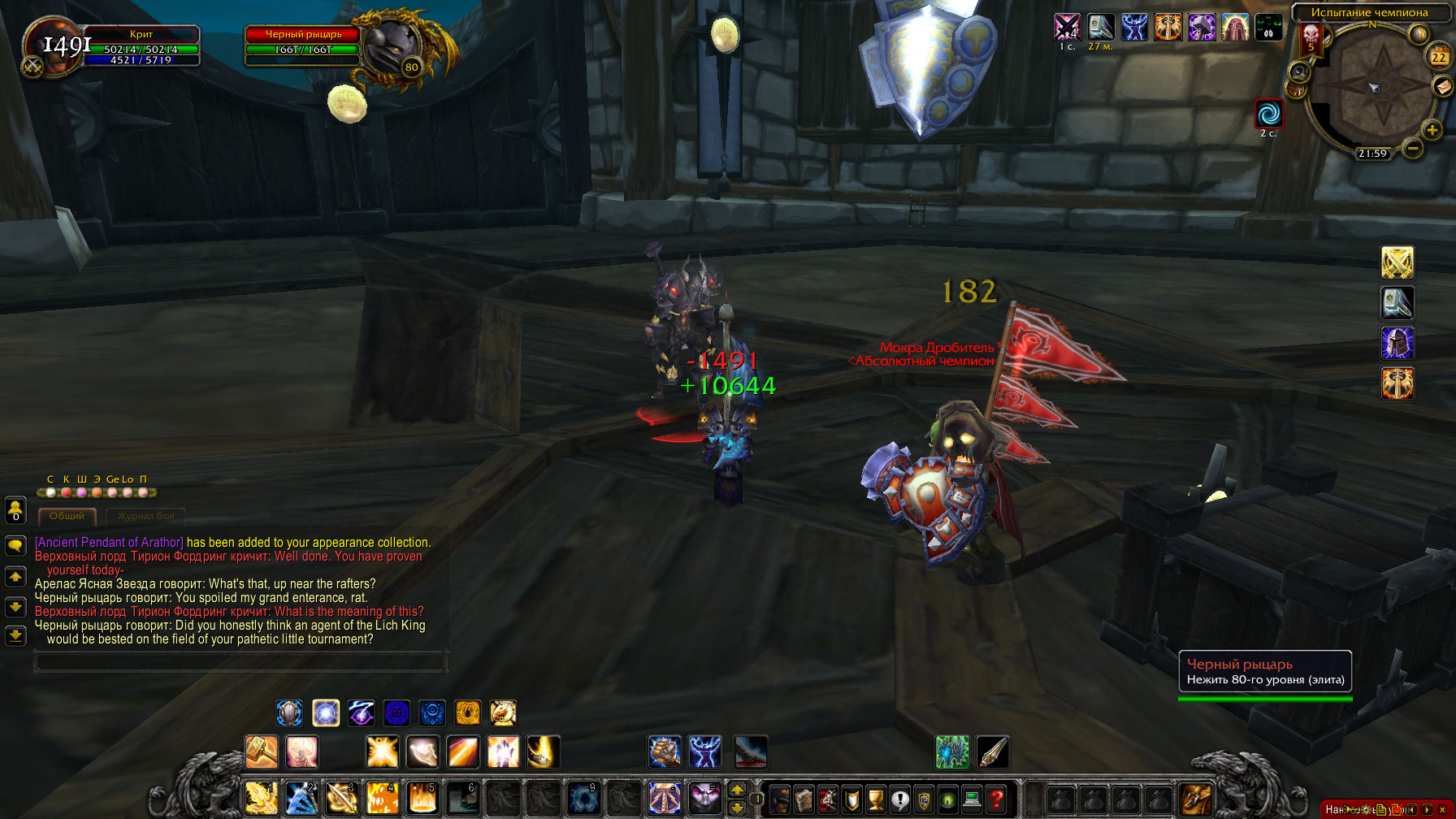1456x819 pixels.
Task: Switch to the Журнал боя chat tab
Action: (146, 515)
